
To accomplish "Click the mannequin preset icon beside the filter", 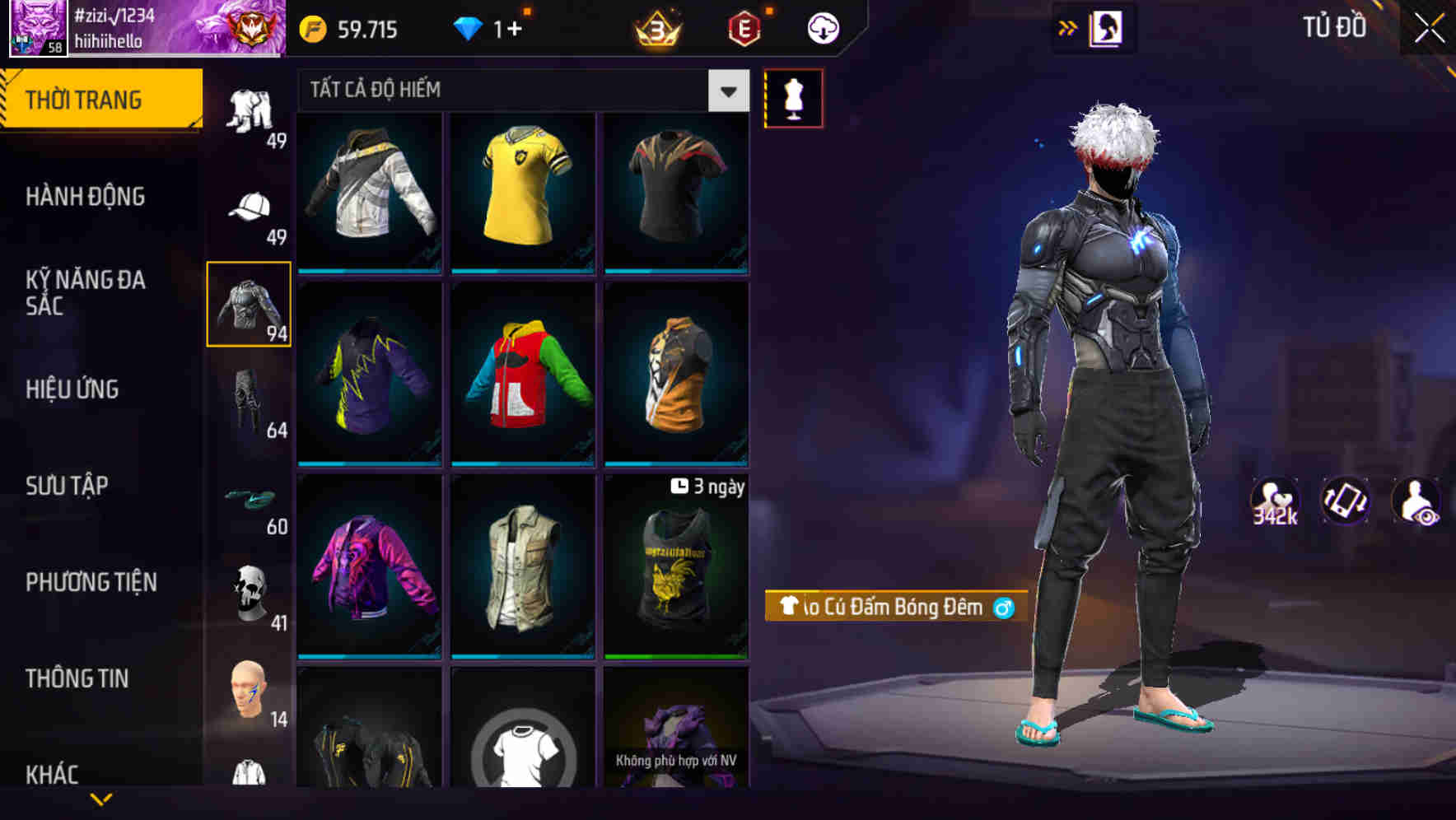I will (794, 97).
